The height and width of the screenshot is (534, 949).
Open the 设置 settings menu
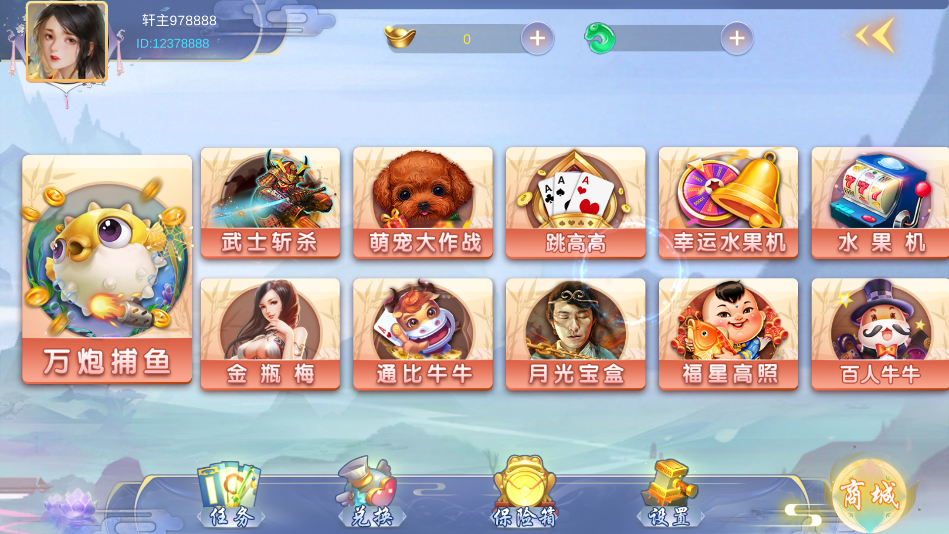(x=669, y=495)
